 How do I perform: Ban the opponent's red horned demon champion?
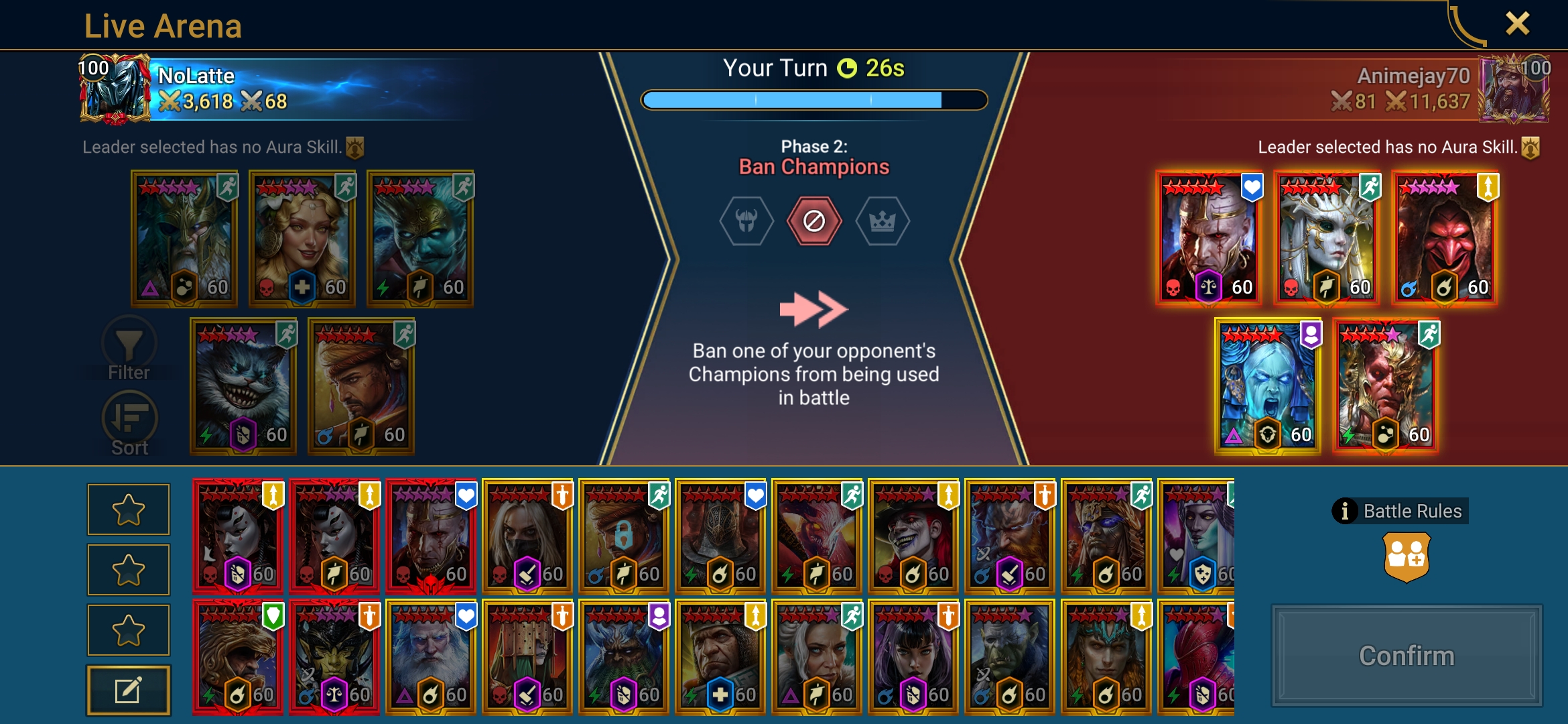pyautogui.click(x=1386, y=386)
